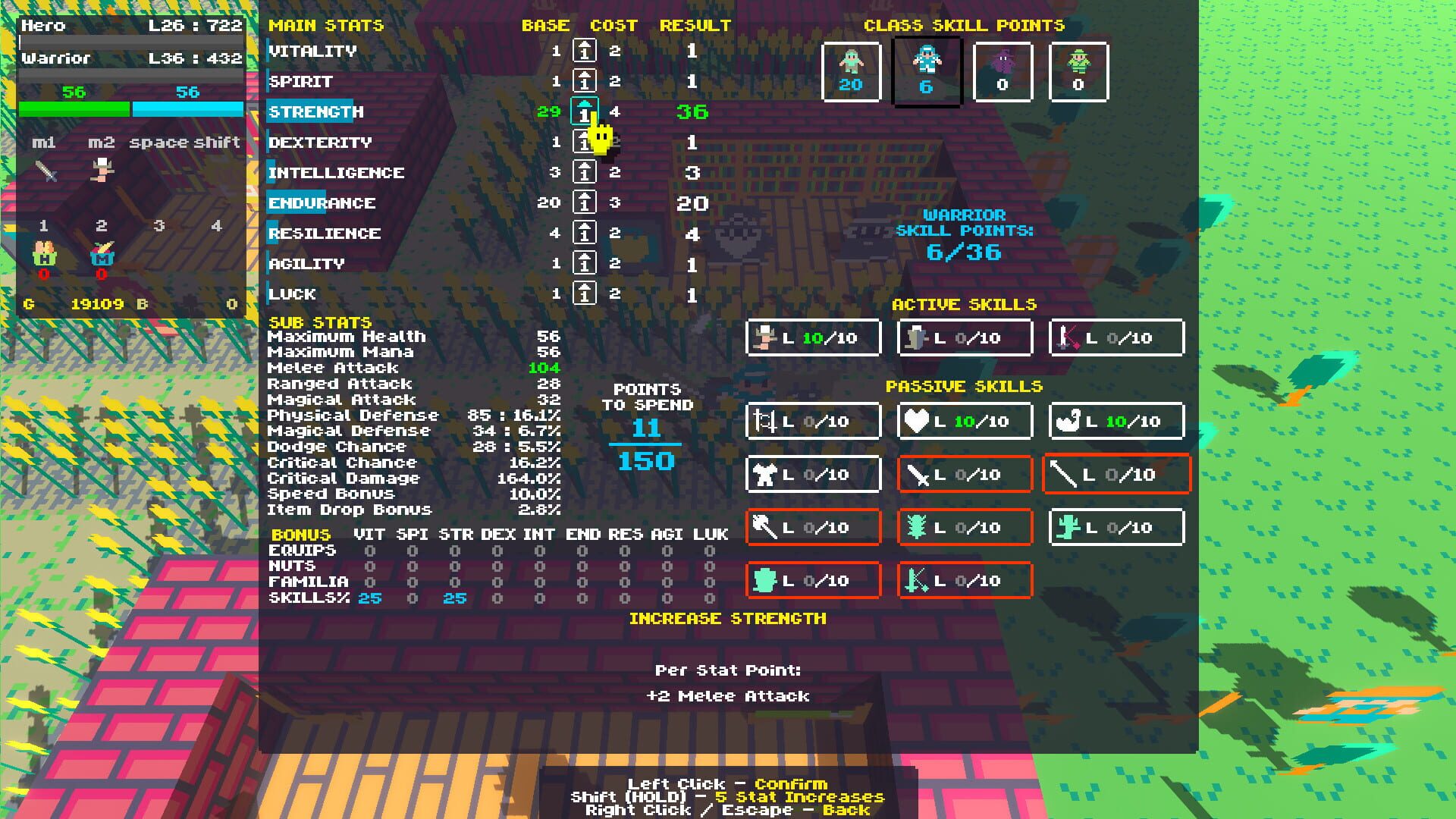Level up the heart Health passive skill
The height and width of the screenshot is (819, 1456).
964,421
